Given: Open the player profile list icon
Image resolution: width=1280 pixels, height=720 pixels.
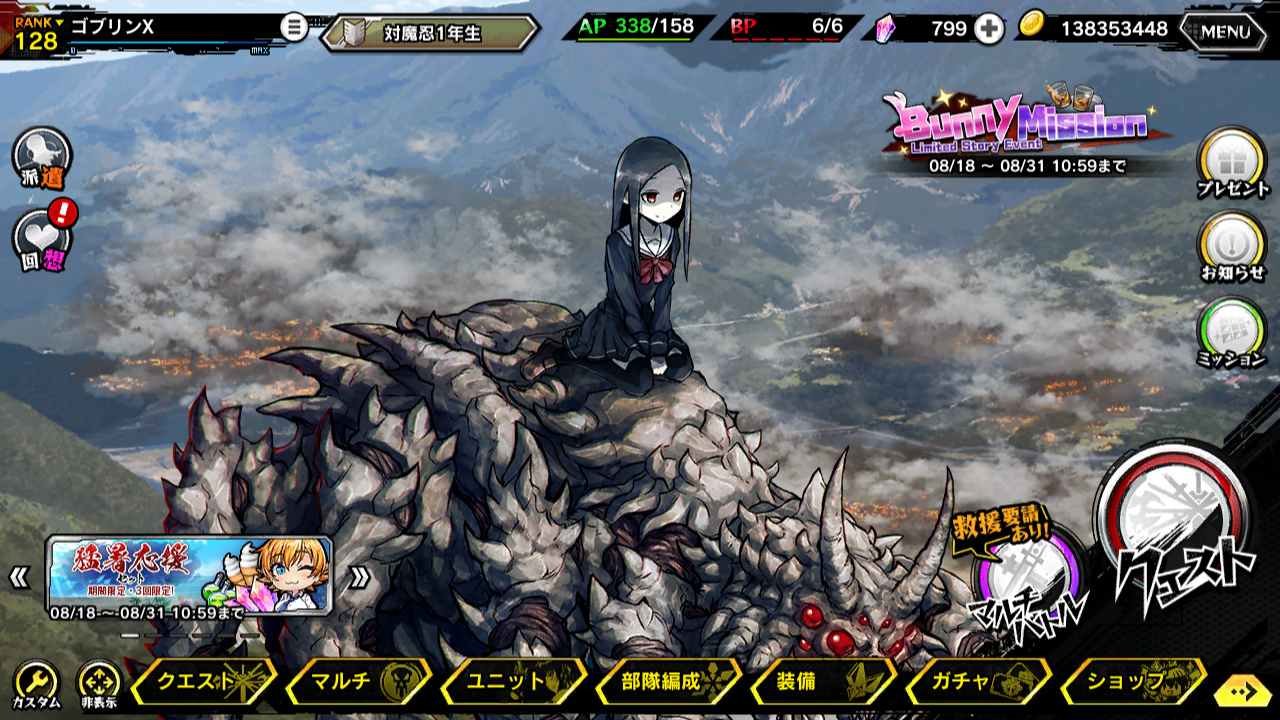Looking at the screenshot, I should pos(293,27).
